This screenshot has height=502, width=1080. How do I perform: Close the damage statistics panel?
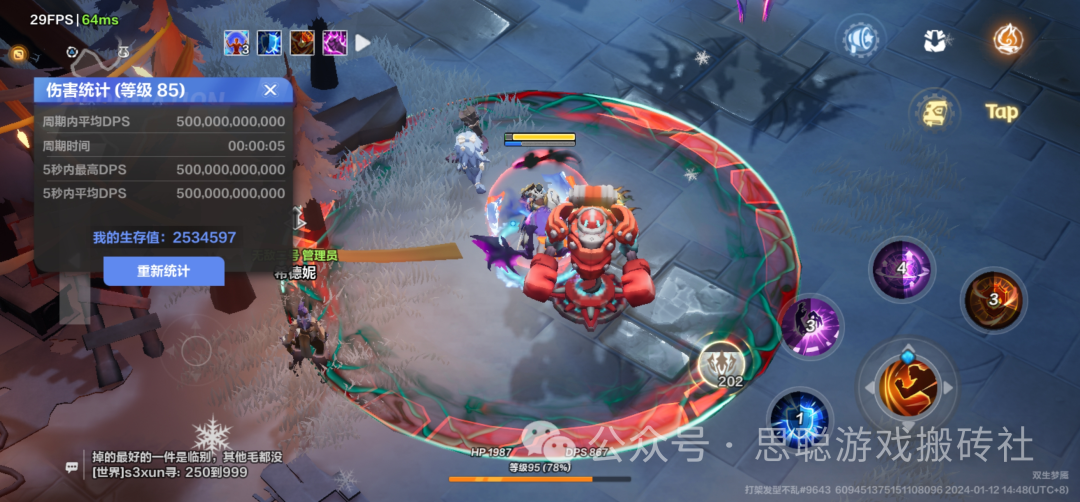click(x=270, y=90)
